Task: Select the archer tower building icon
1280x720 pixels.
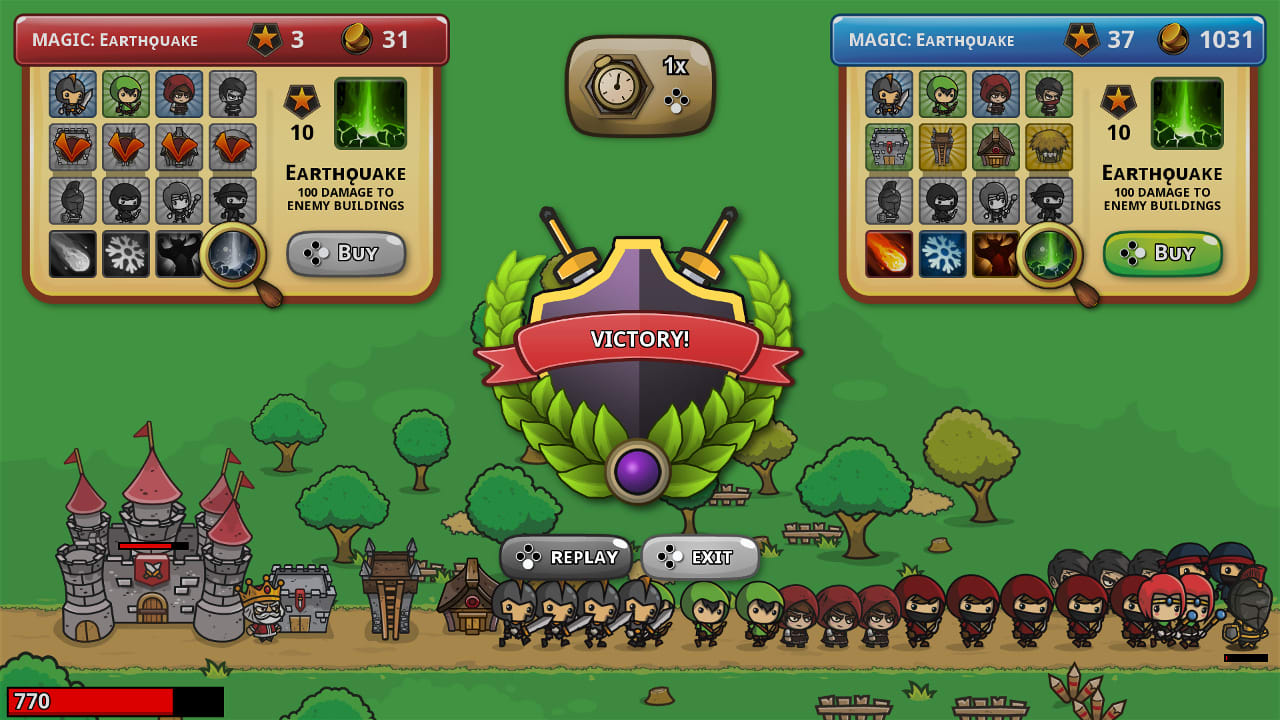Action: tap(943, 148)
